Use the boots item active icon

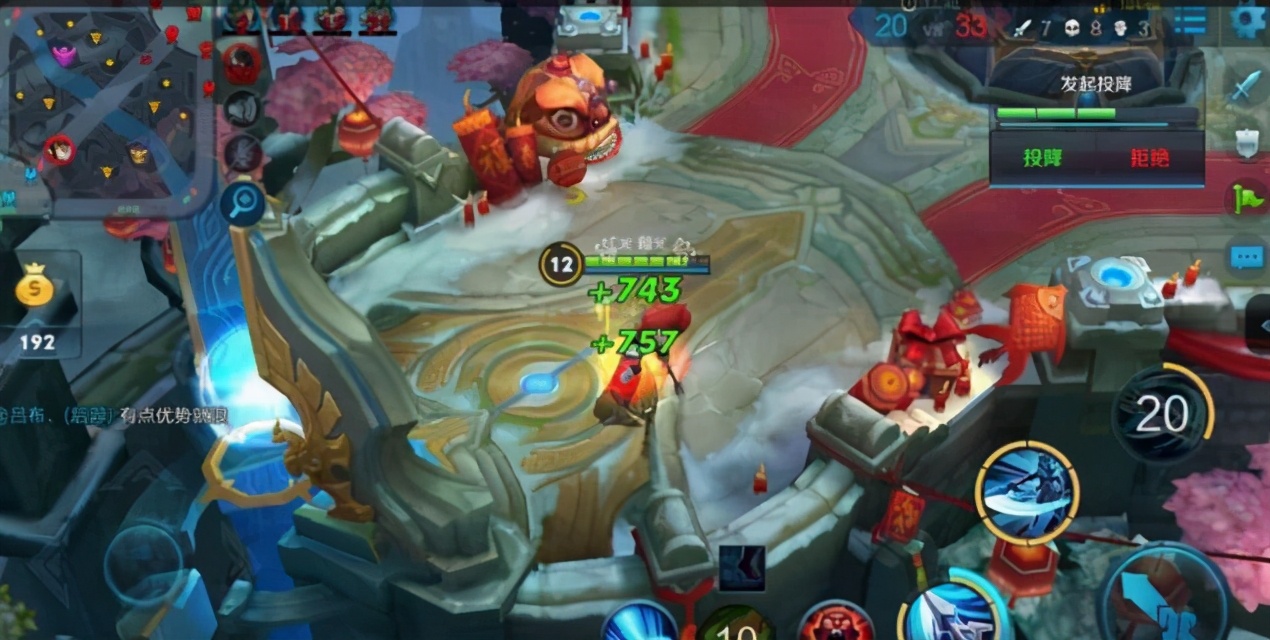[x=742, y=567]
